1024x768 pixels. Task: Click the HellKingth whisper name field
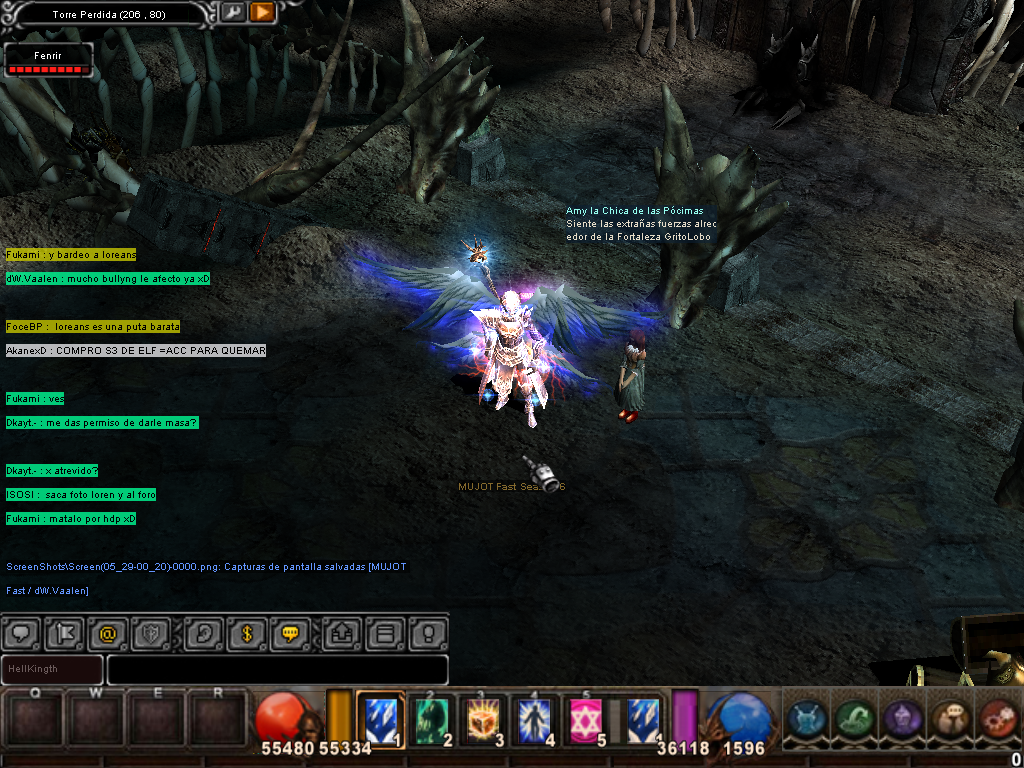tap(52, 669)
